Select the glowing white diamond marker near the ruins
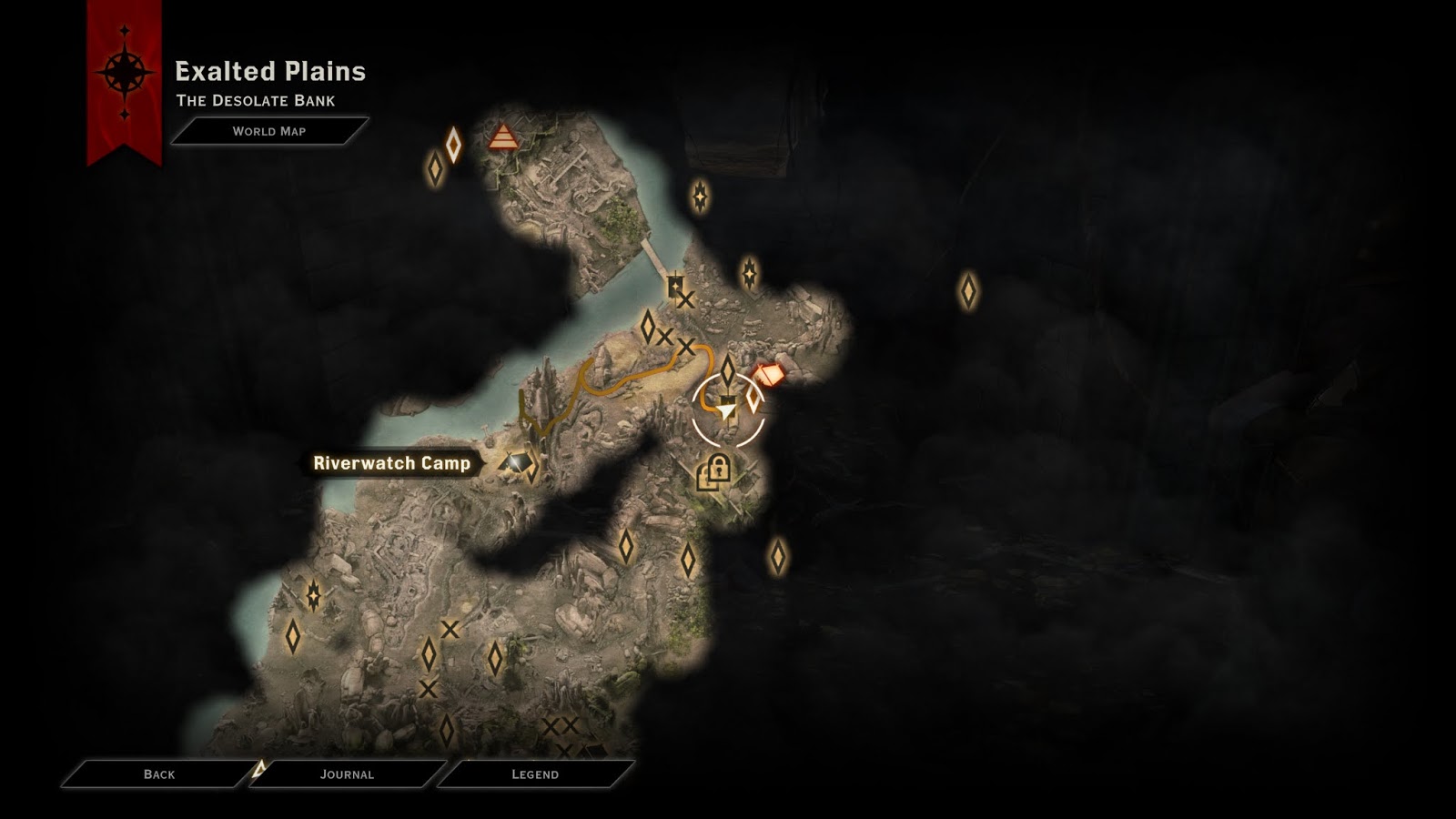This screenshot has width=1456, height=819. (453, 142)
